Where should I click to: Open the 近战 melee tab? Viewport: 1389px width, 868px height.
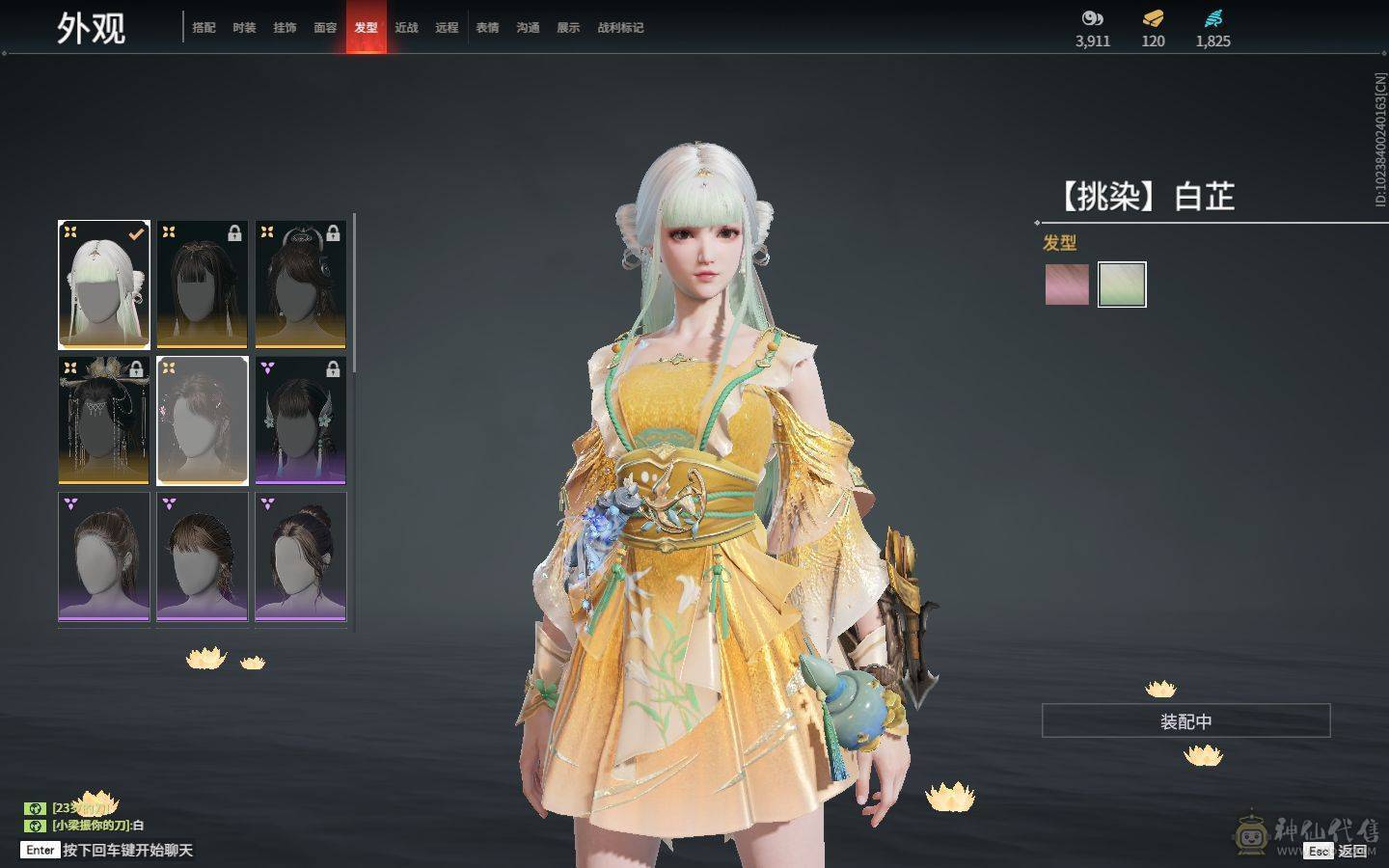(406, 28)
